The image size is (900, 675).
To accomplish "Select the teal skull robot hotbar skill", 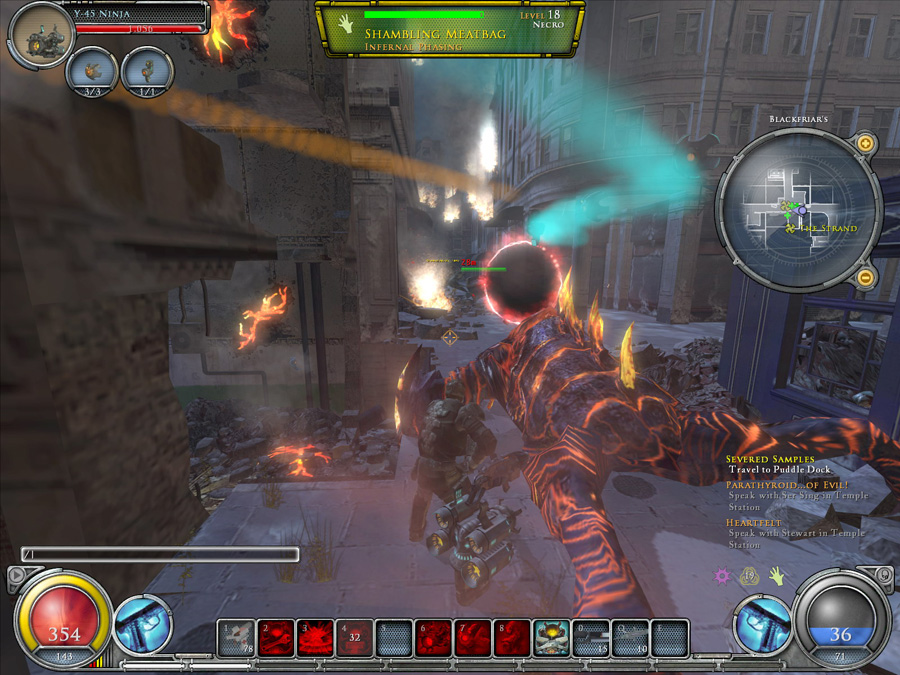I will [551, 639].
